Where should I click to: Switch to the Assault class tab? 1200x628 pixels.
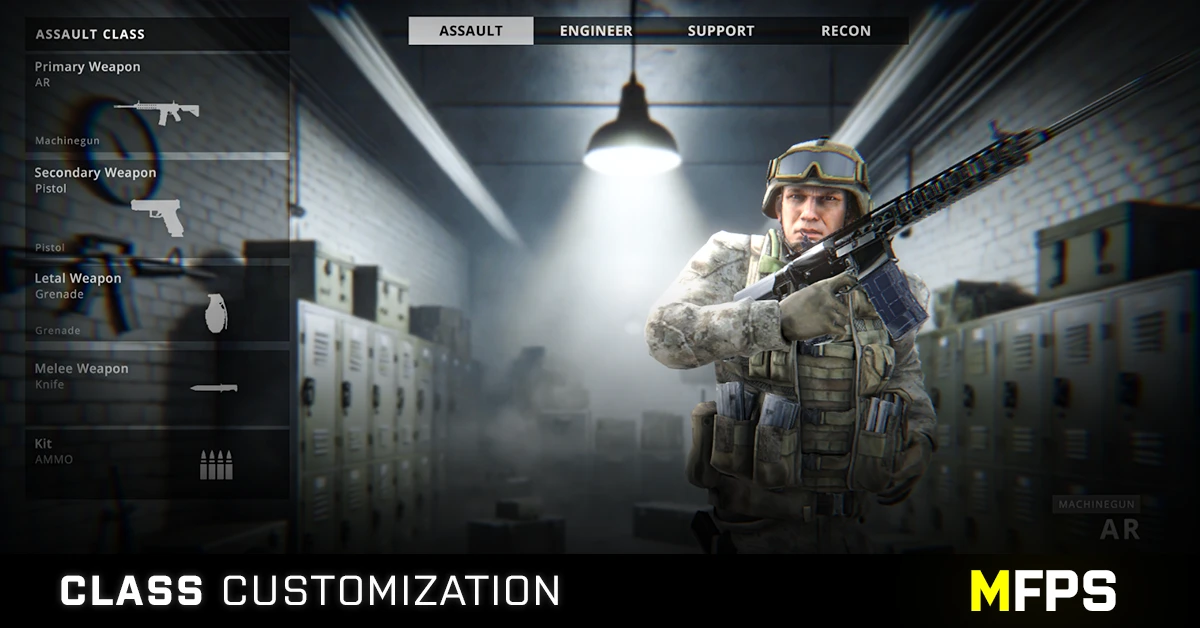pyautogui.click(x=470, y=31)
